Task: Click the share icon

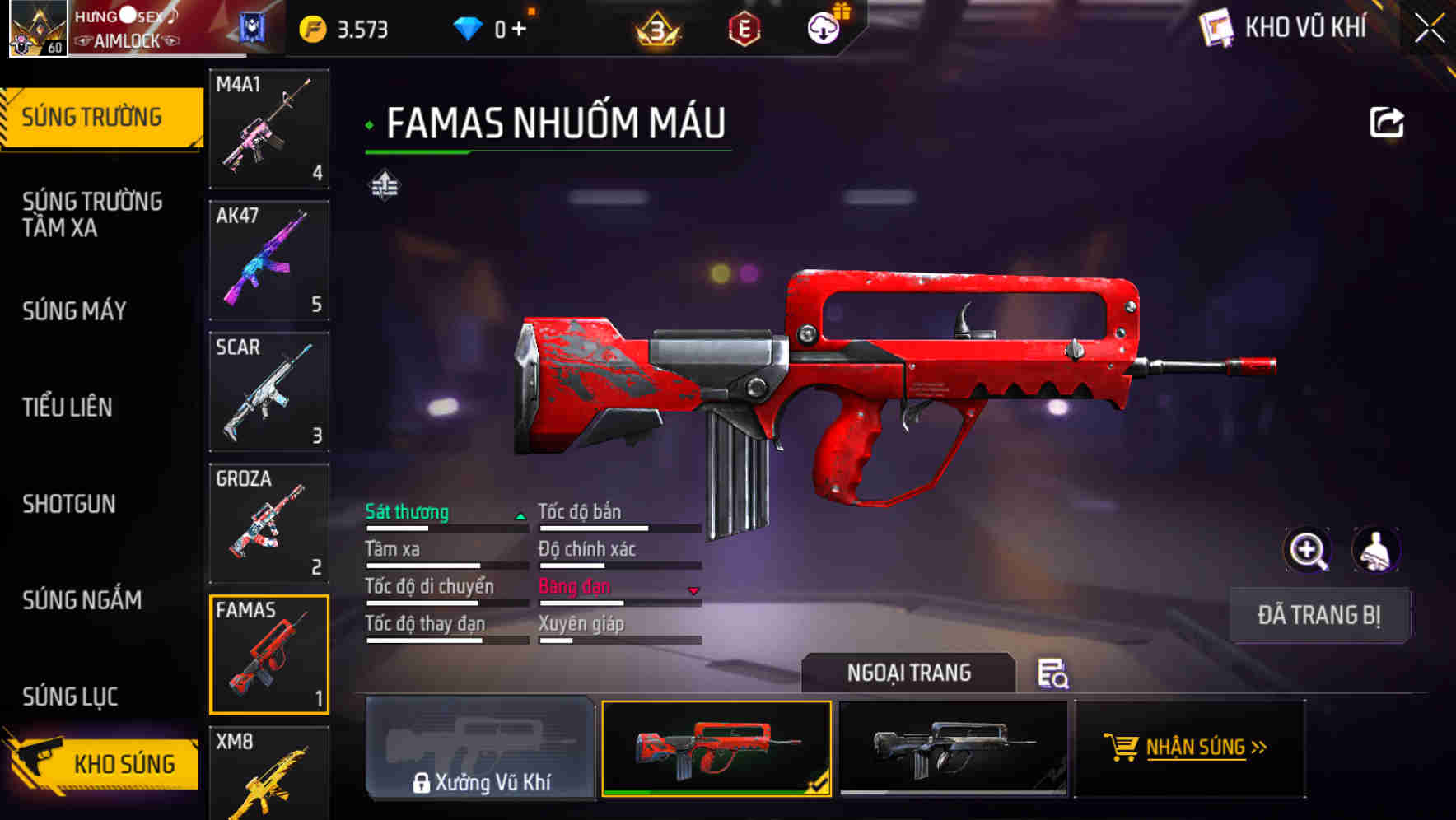Action: (x=1386, y=123)
